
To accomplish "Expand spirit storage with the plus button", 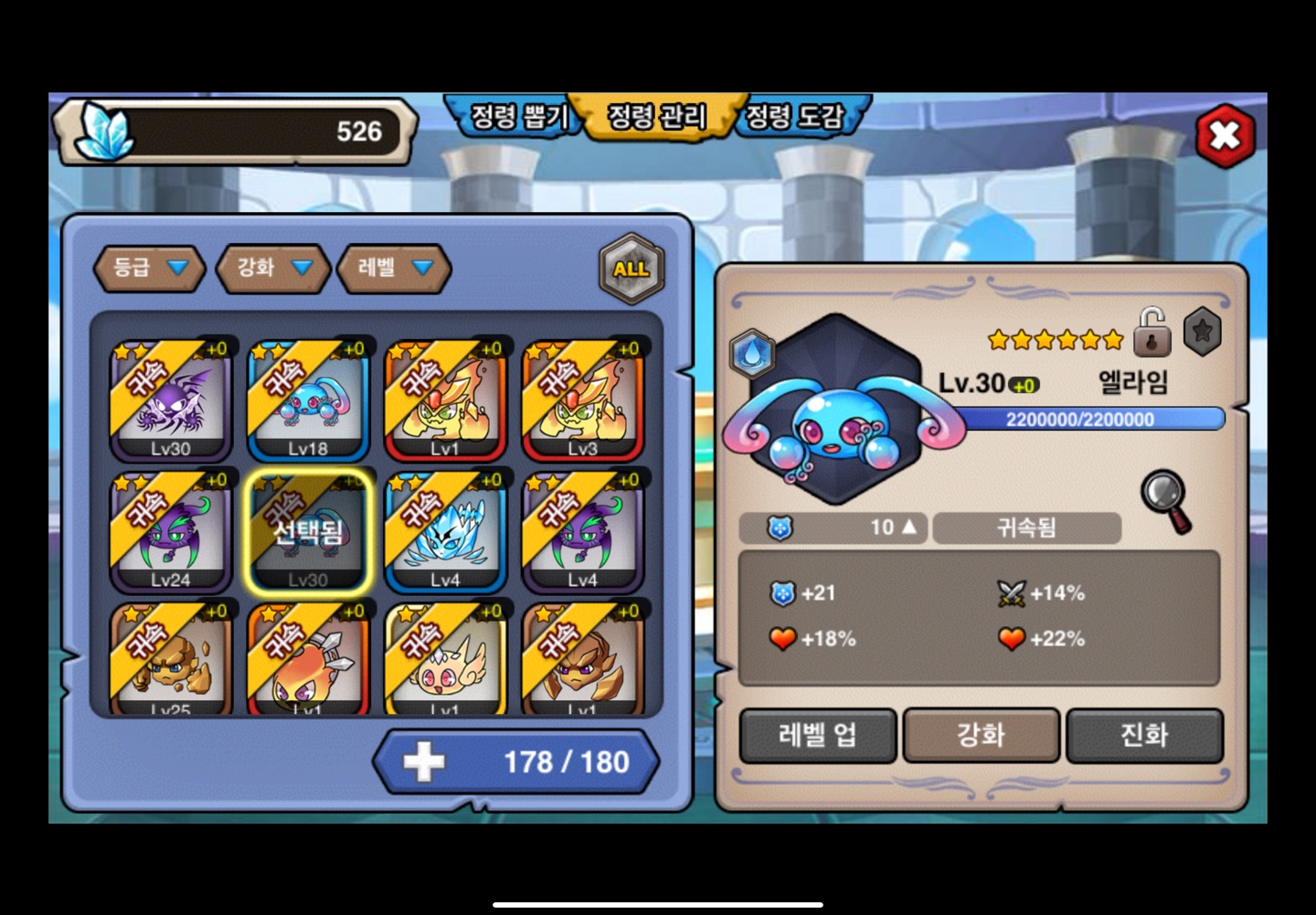I will coord(424,761).
